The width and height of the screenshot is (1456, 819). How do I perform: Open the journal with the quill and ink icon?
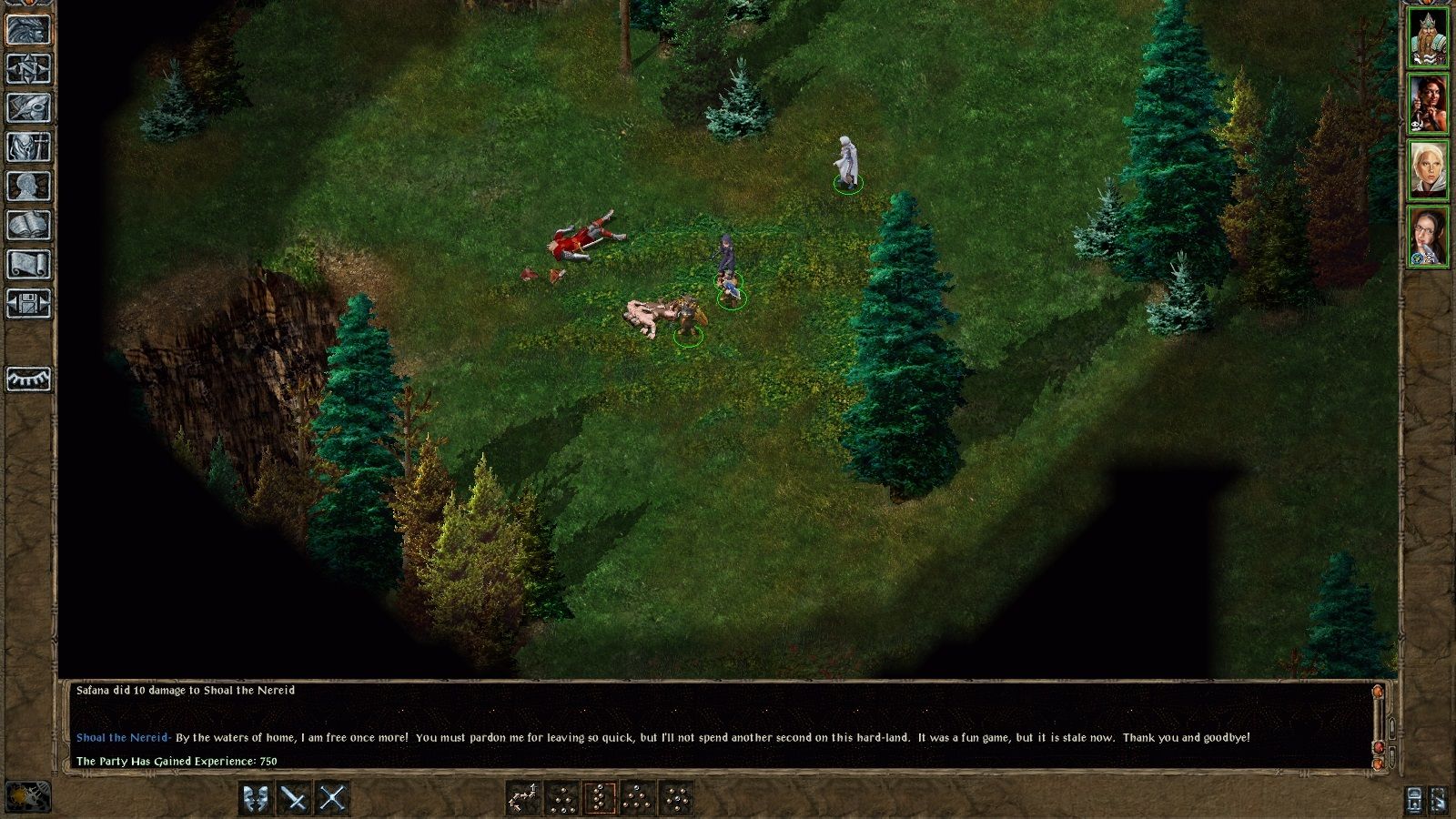point(27,106)
